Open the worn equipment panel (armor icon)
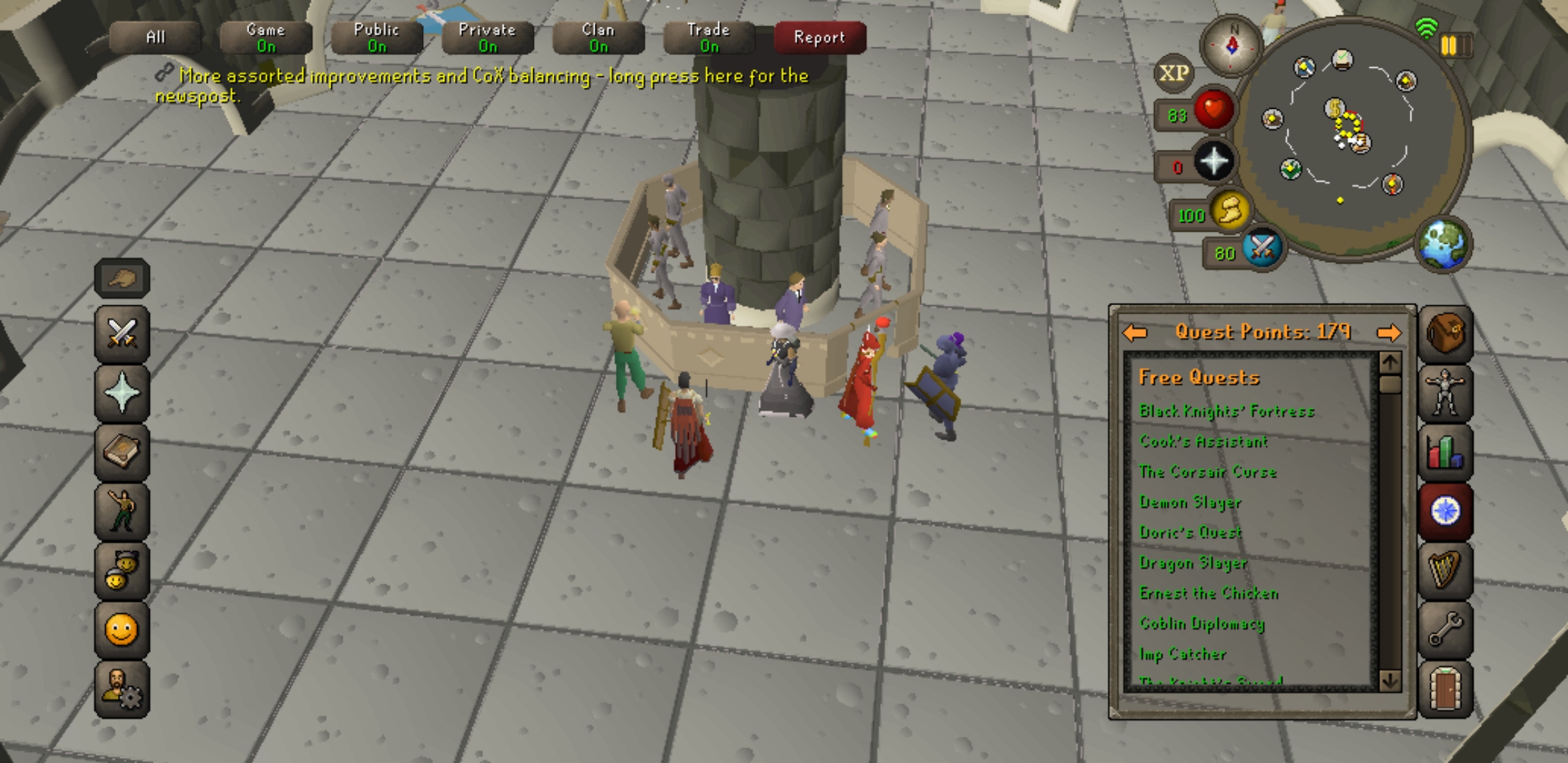Screen dimensions: 1568x763 coord(1445,394)
